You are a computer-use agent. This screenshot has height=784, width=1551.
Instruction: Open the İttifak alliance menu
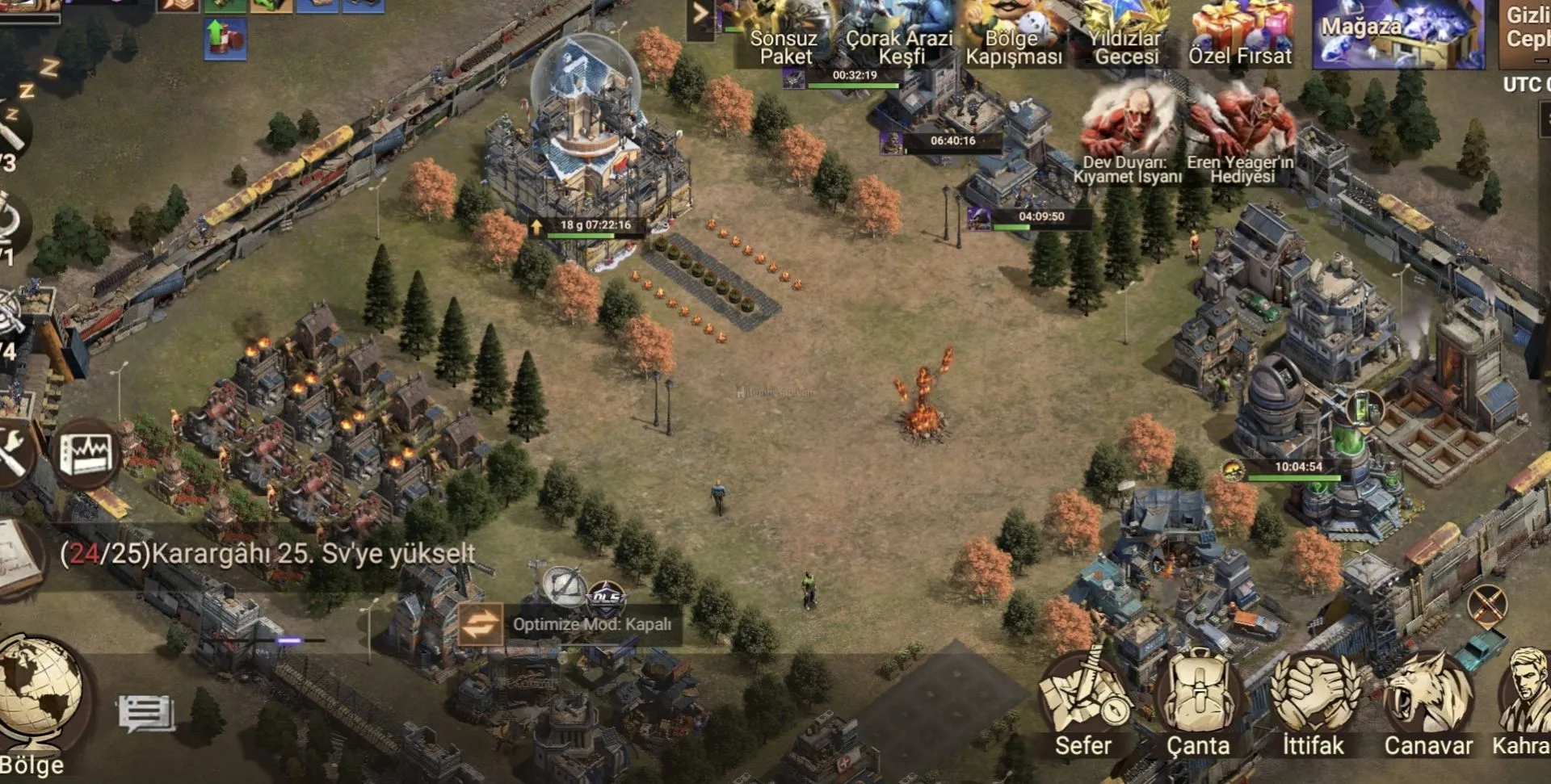pos(1314,704)
